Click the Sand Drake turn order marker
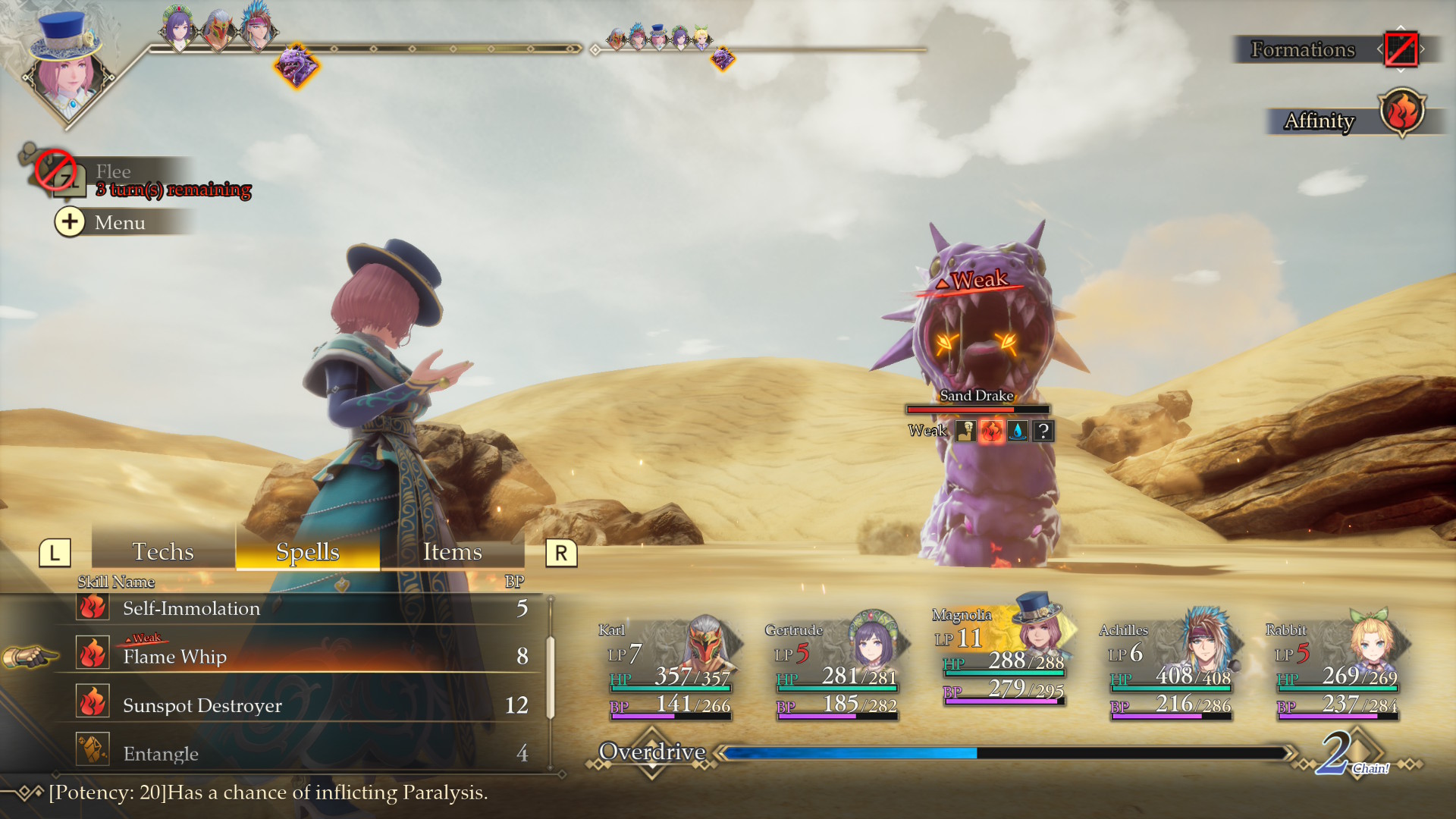 [x=296, y=65]
